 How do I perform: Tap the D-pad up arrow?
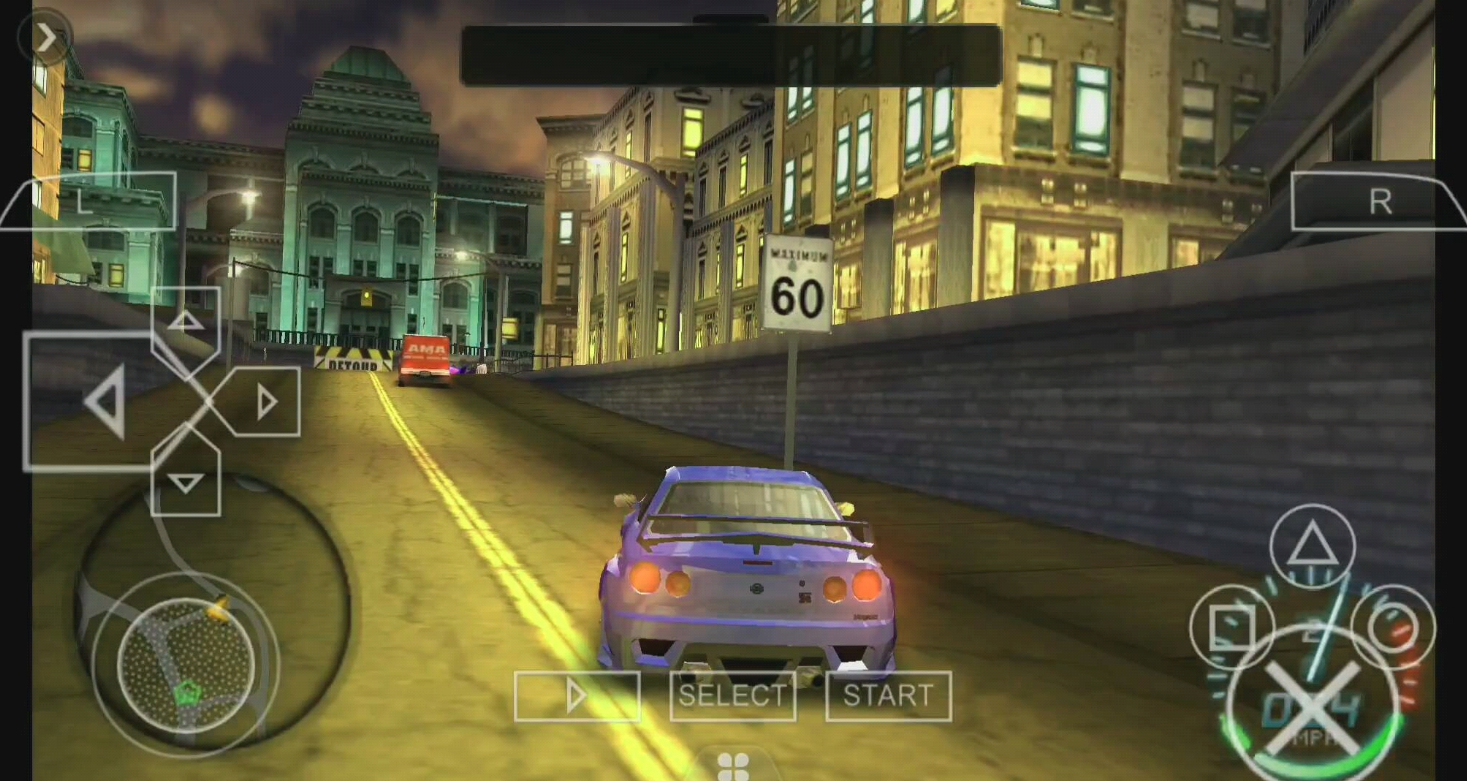(186, 322)
